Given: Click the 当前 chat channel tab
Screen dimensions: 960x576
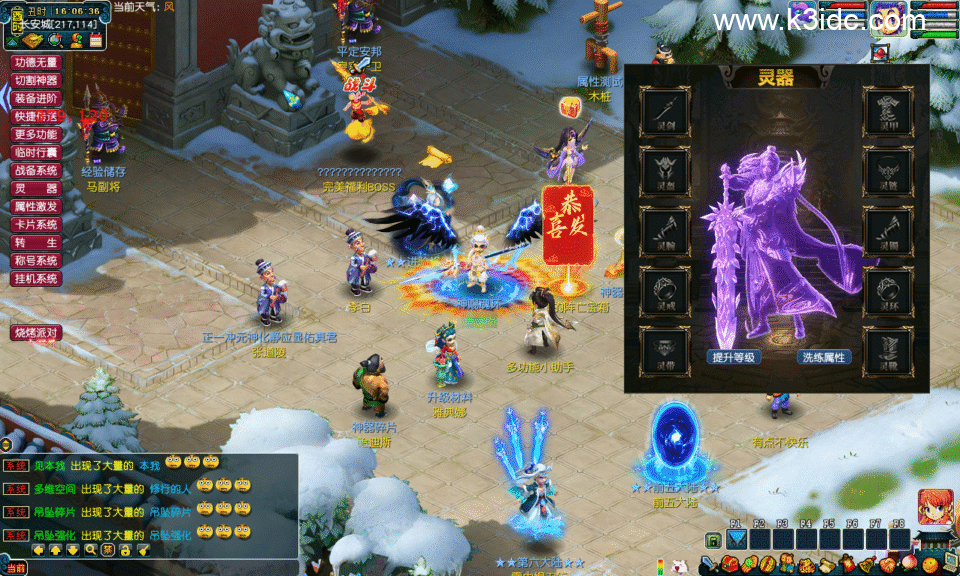Looking at the screenshot, I should [14, 568].
